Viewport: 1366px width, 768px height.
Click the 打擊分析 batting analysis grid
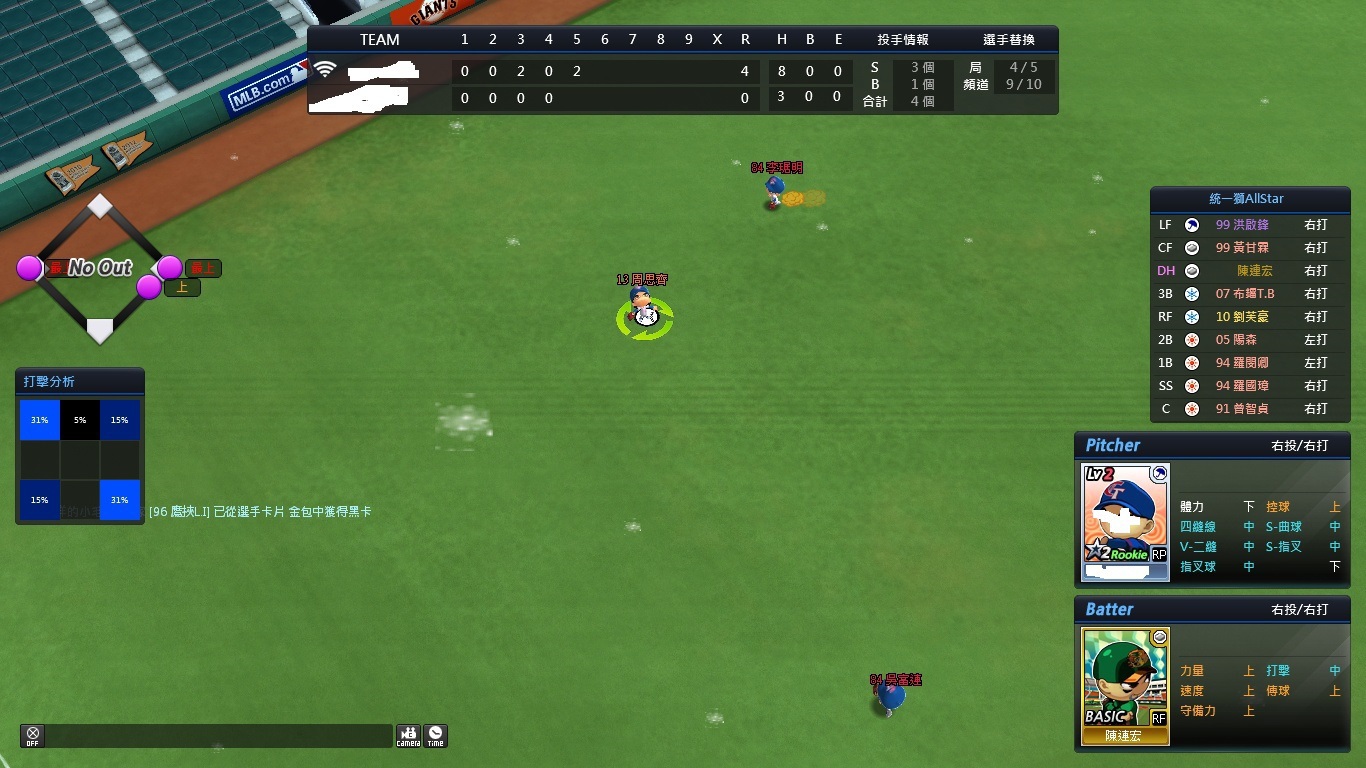pos(80,460)
